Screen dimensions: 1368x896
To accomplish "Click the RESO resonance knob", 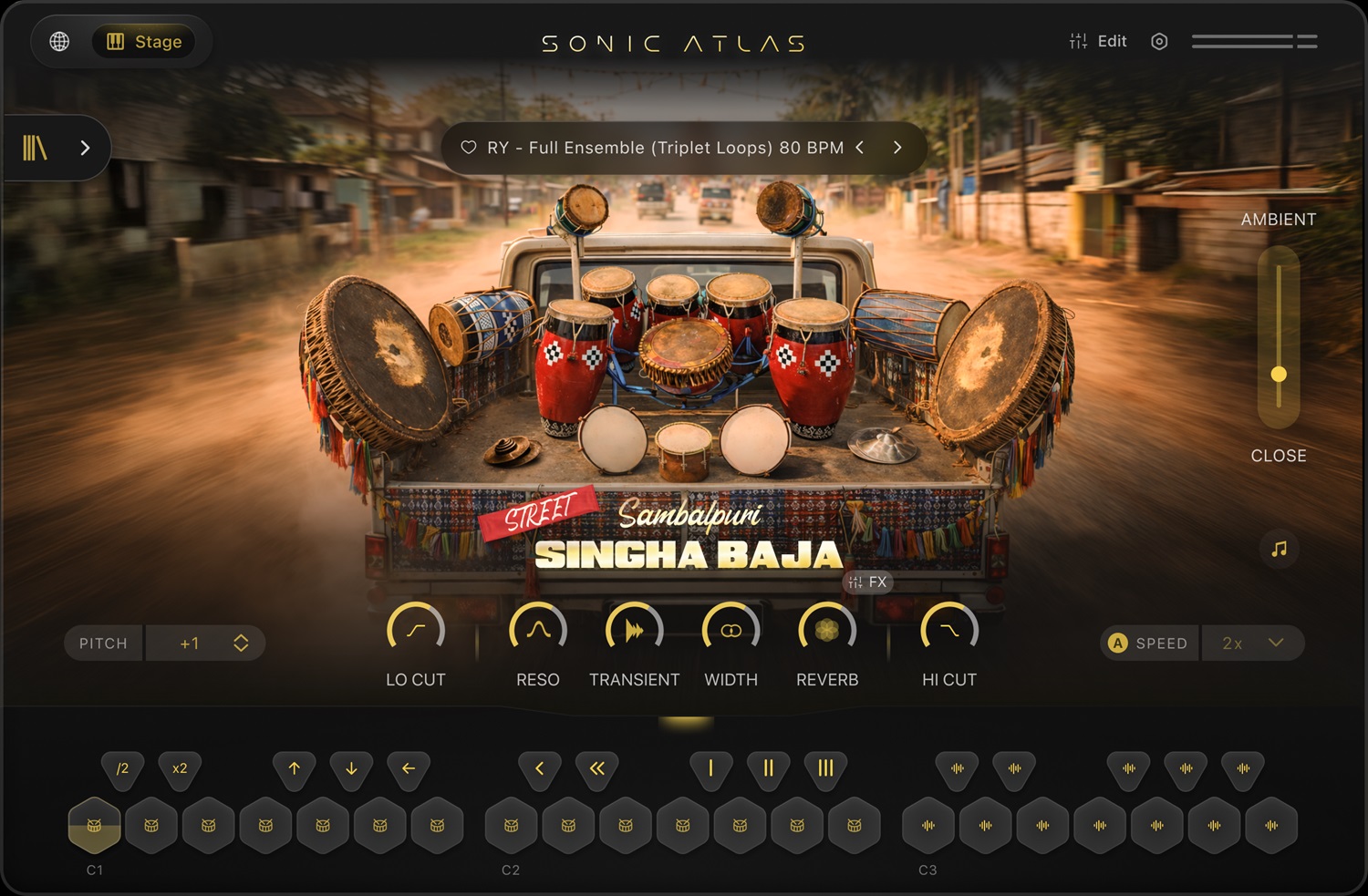I will (538, 630).
